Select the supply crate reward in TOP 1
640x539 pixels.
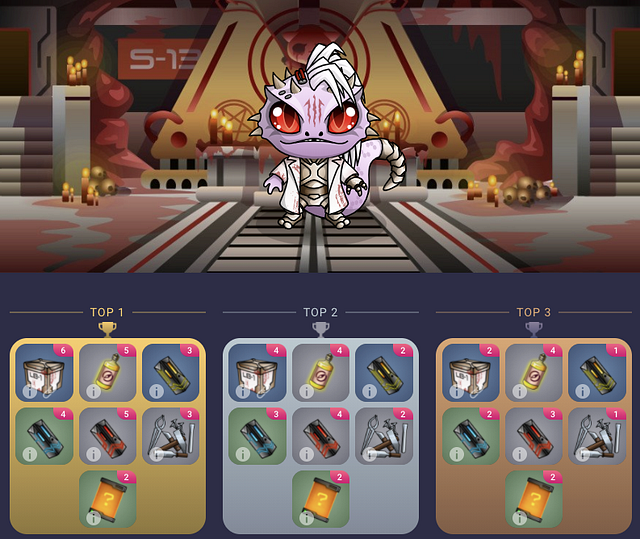pos(45,372)
